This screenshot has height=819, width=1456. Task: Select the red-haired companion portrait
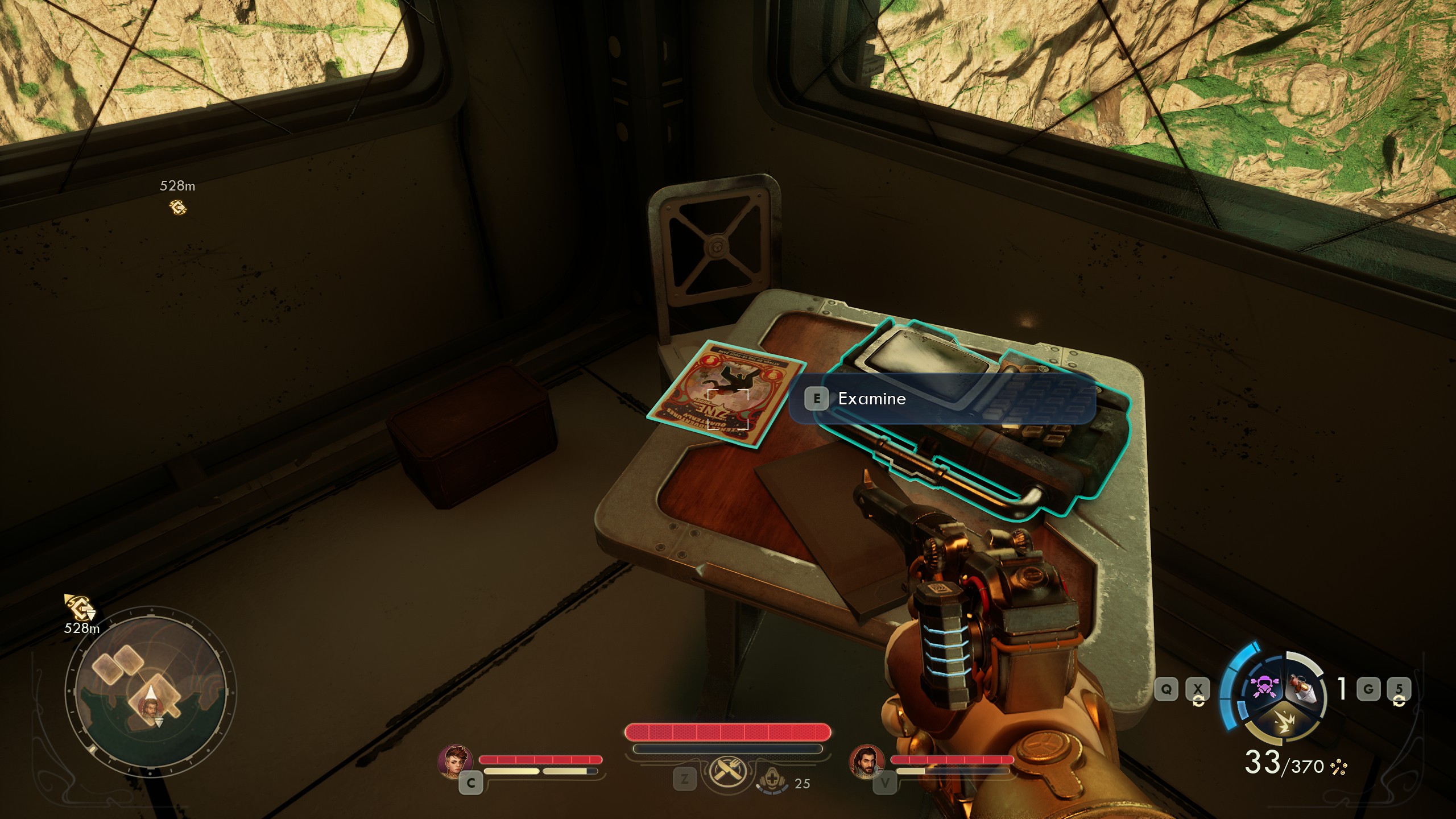tap(455, 763)
